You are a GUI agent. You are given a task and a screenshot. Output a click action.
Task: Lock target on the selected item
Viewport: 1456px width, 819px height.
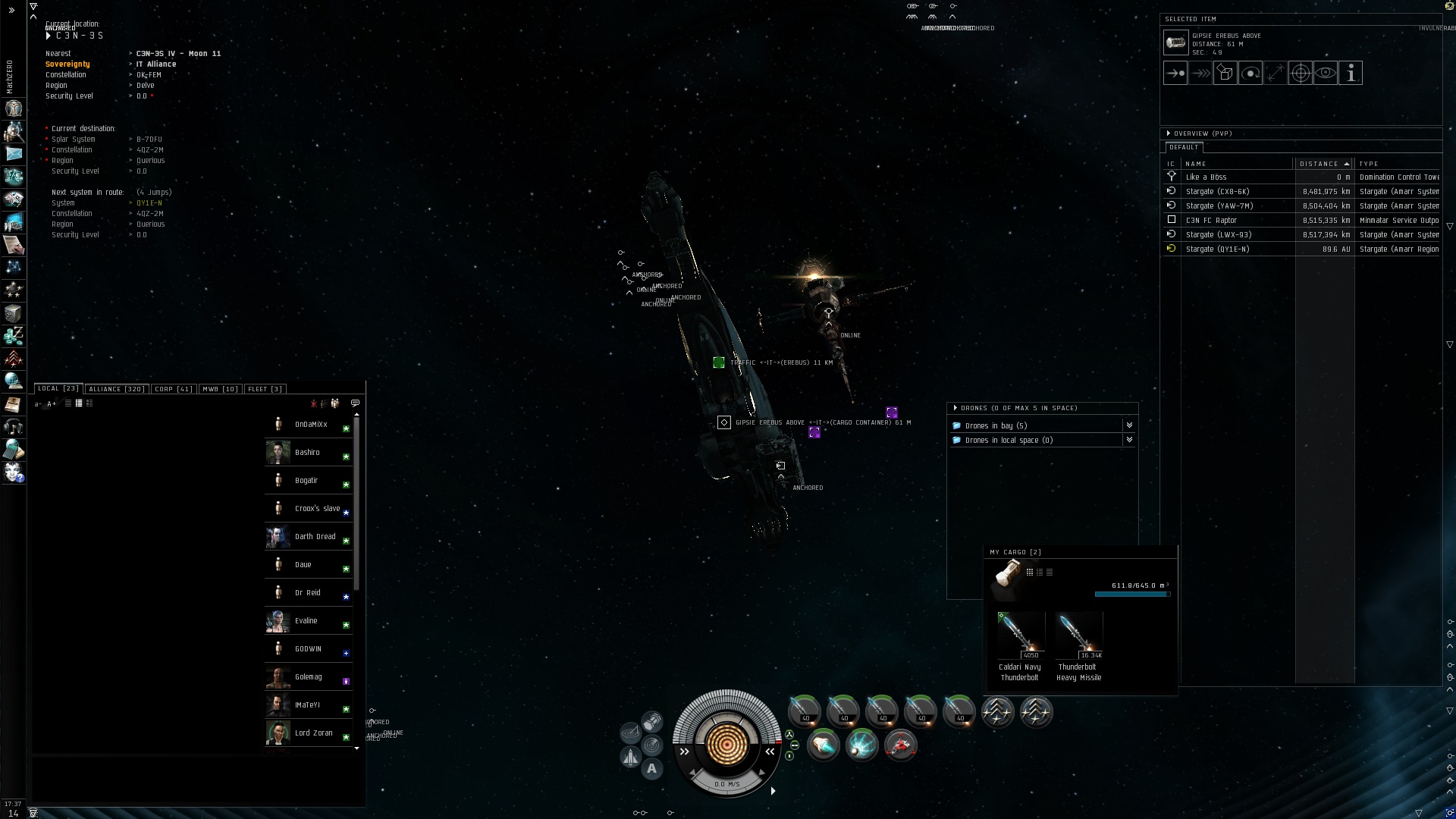1301,74
